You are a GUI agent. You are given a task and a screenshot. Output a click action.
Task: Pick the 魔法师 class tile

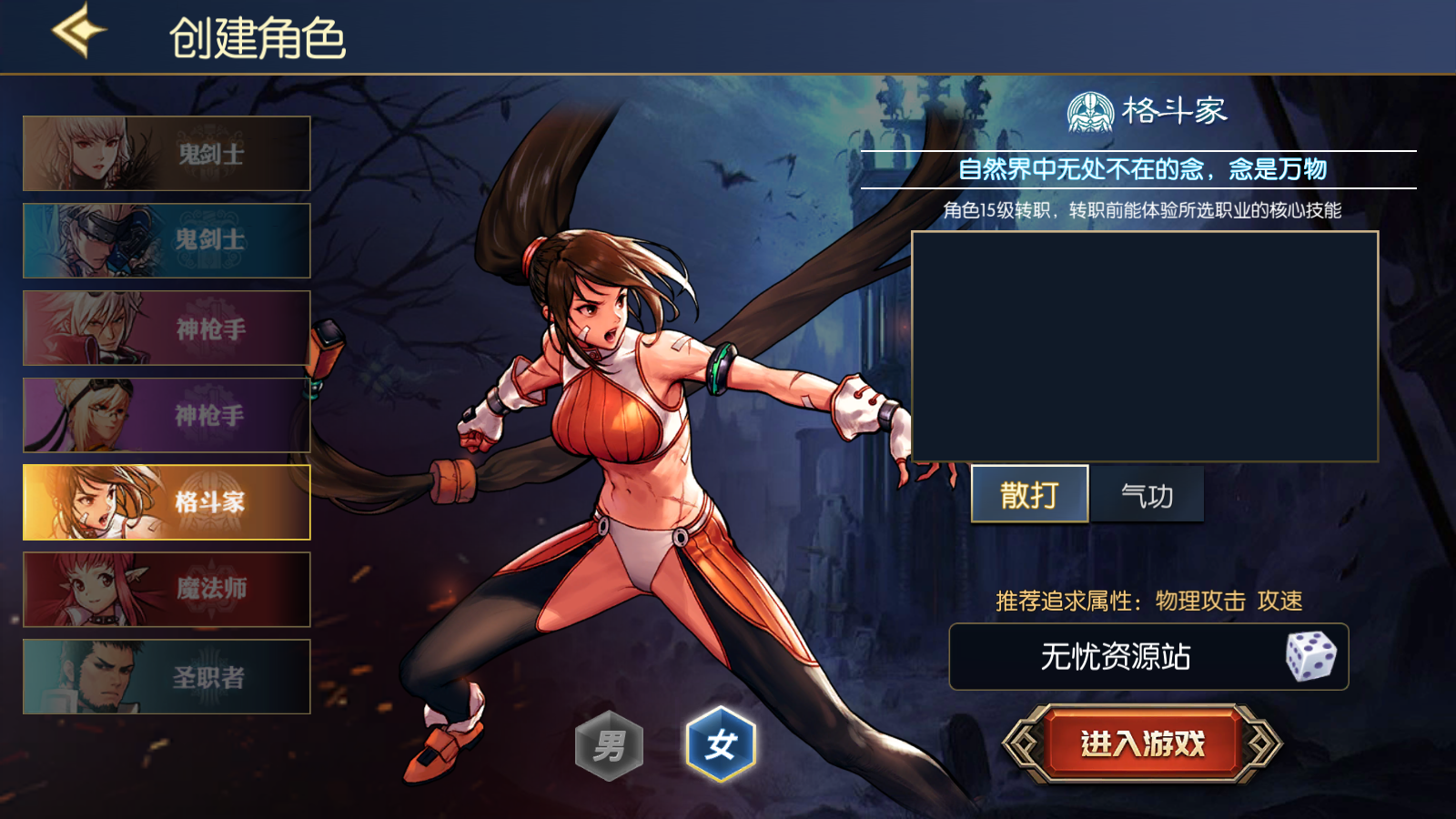[167, 590]
